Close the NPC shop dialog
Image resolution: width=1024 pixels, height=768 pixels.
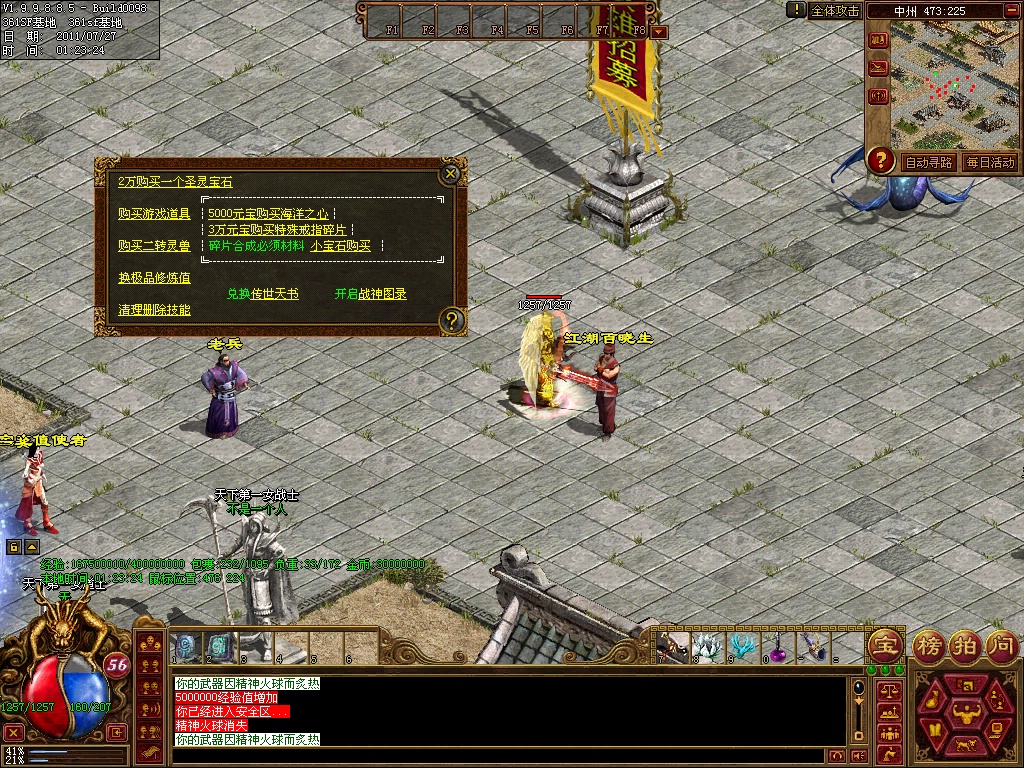click(451, 174)
